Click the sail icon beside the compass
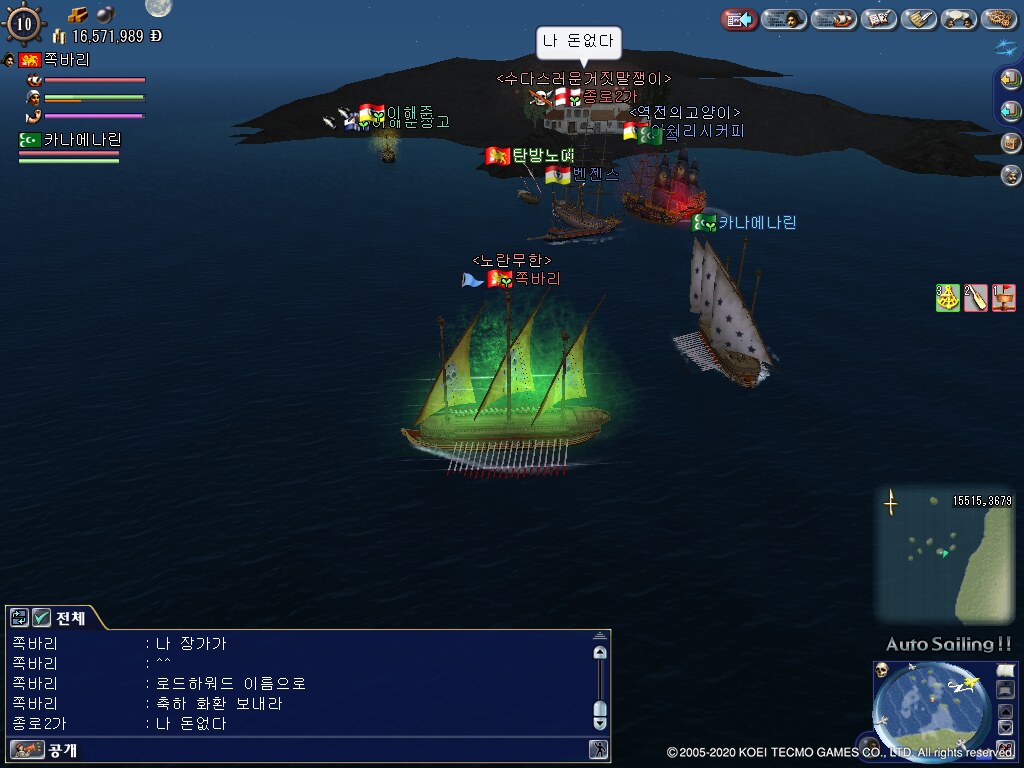Screen dimensions: 1024x768 point(1005,670)
